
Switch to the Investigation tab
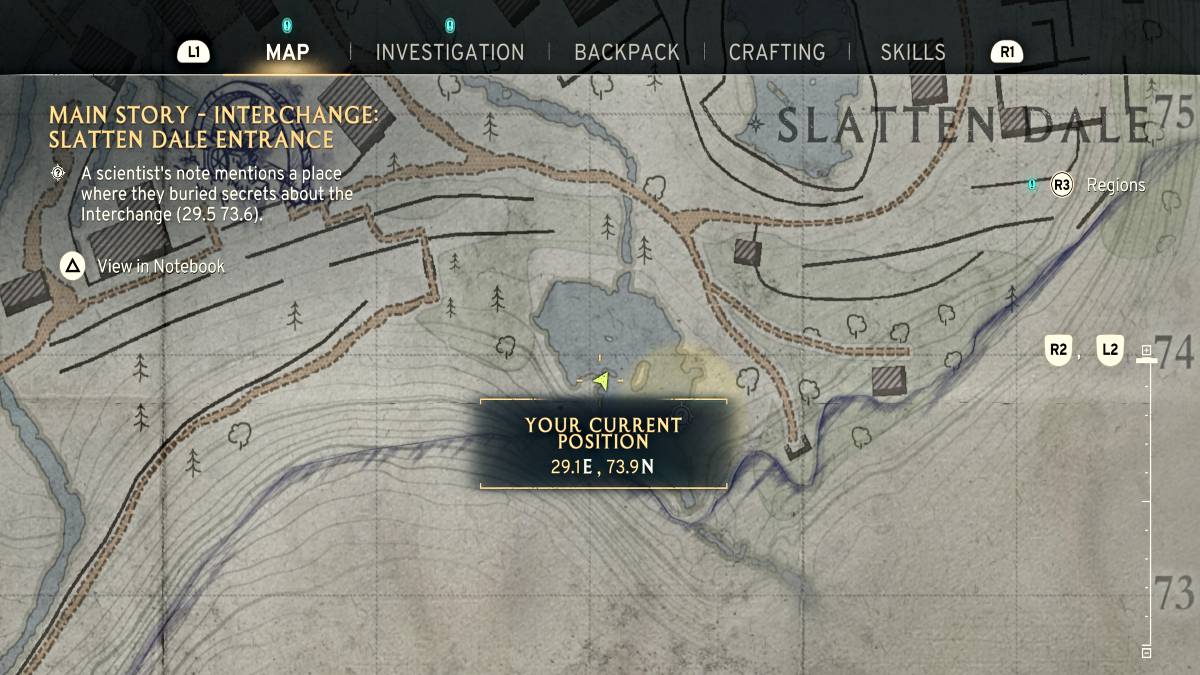click(449, 52)
